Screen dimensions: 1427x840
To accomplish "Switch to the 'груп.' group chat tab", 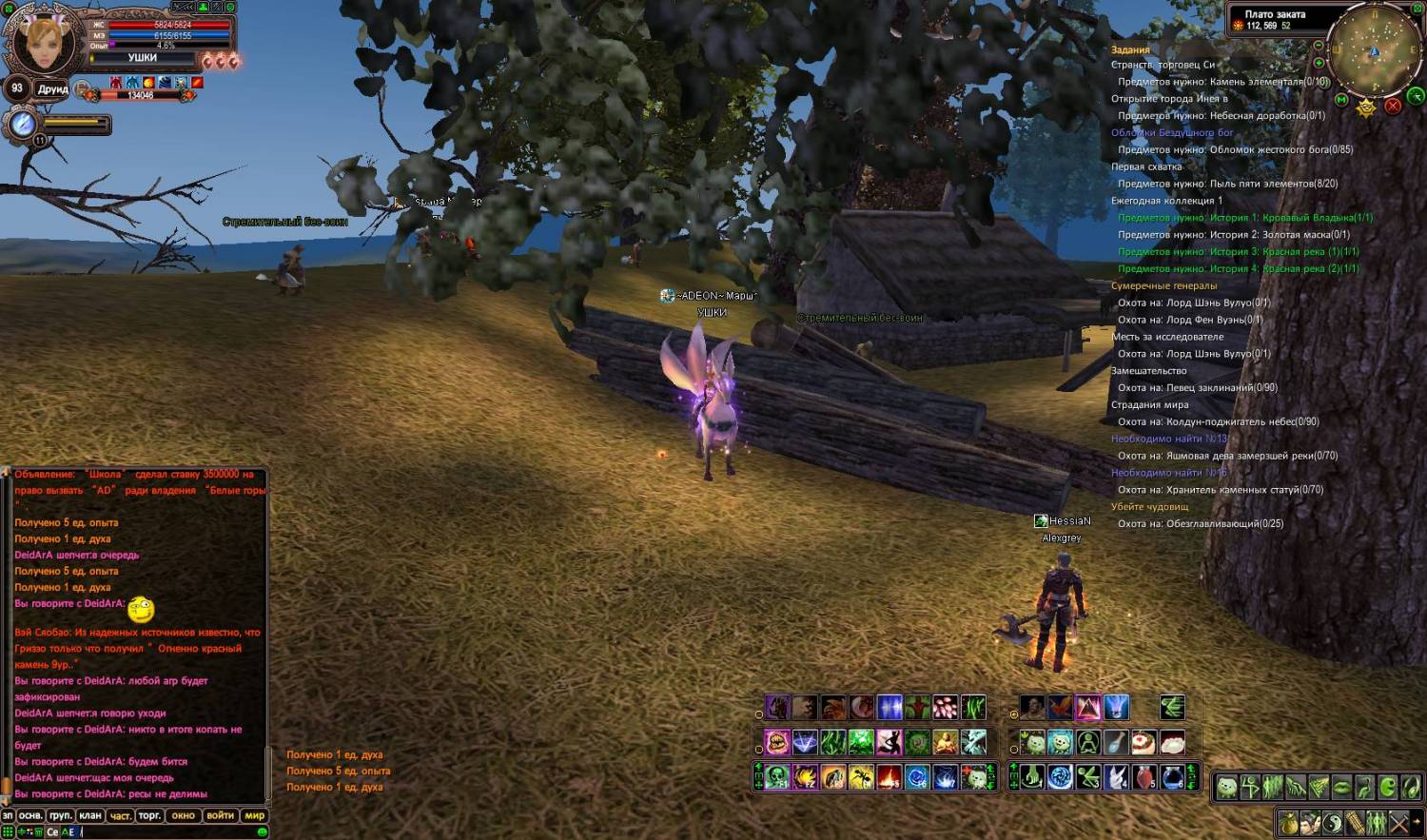I will [x=60, y=815].
